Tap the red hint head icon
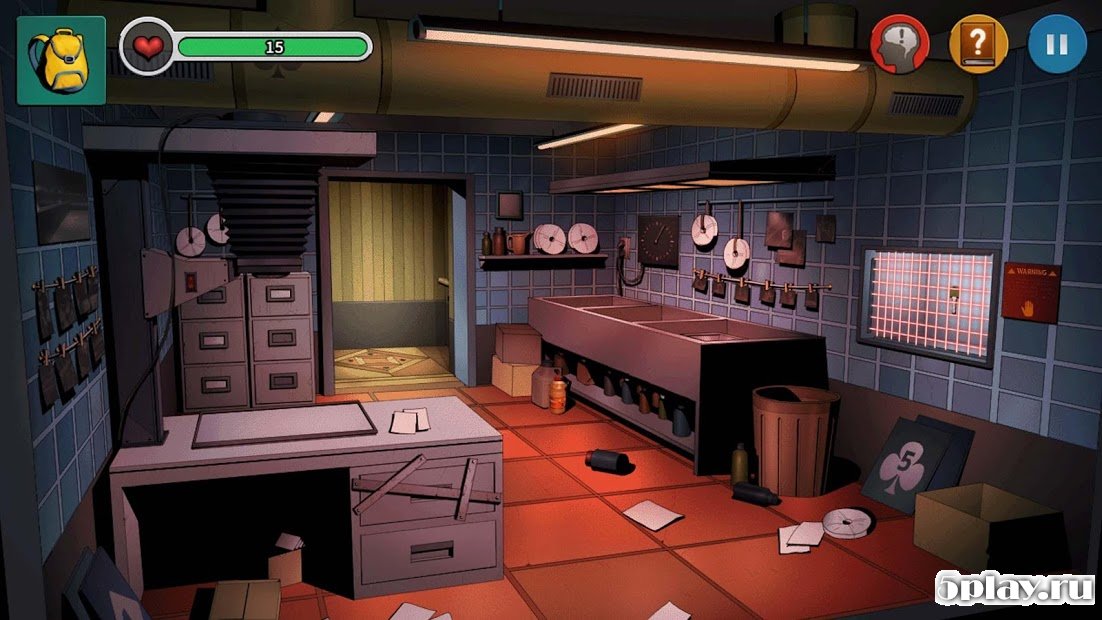 click(899, 44)
